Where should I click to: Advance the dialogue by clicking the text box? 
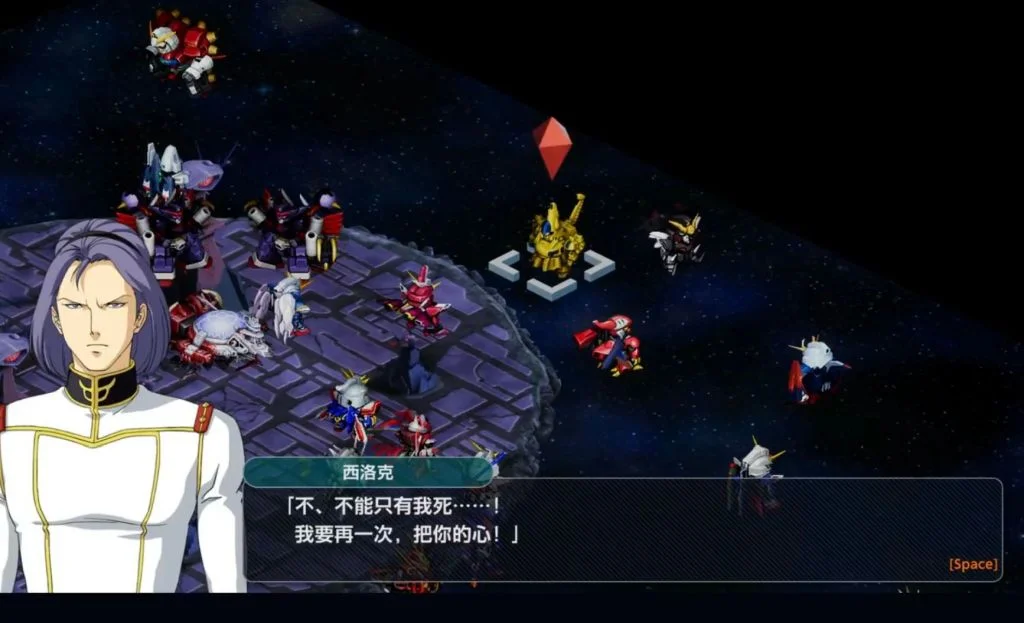click(622, 529)
